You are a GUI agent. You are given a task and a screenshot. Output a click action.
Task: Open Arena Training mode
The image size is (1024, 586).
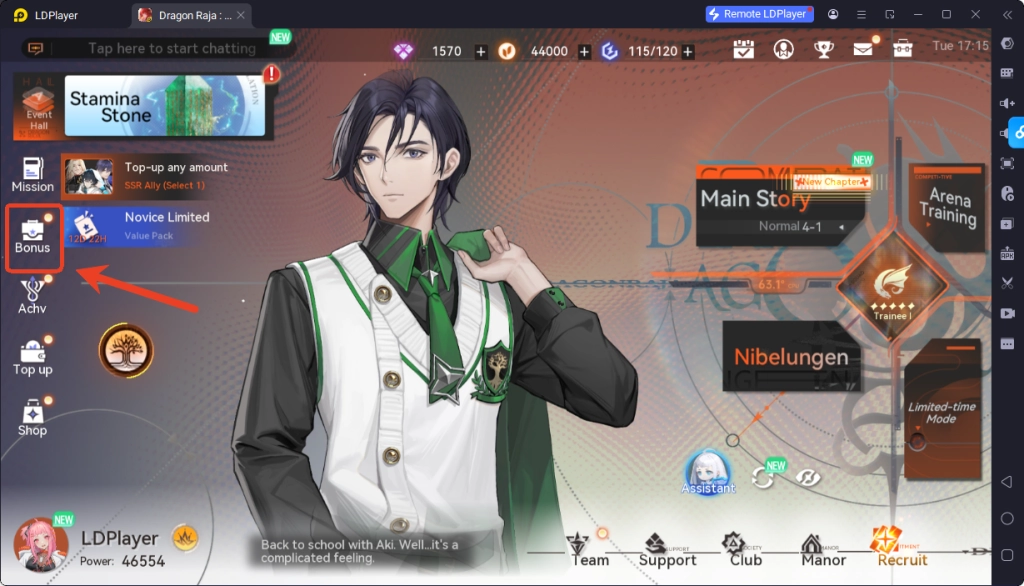pos(947,208)
